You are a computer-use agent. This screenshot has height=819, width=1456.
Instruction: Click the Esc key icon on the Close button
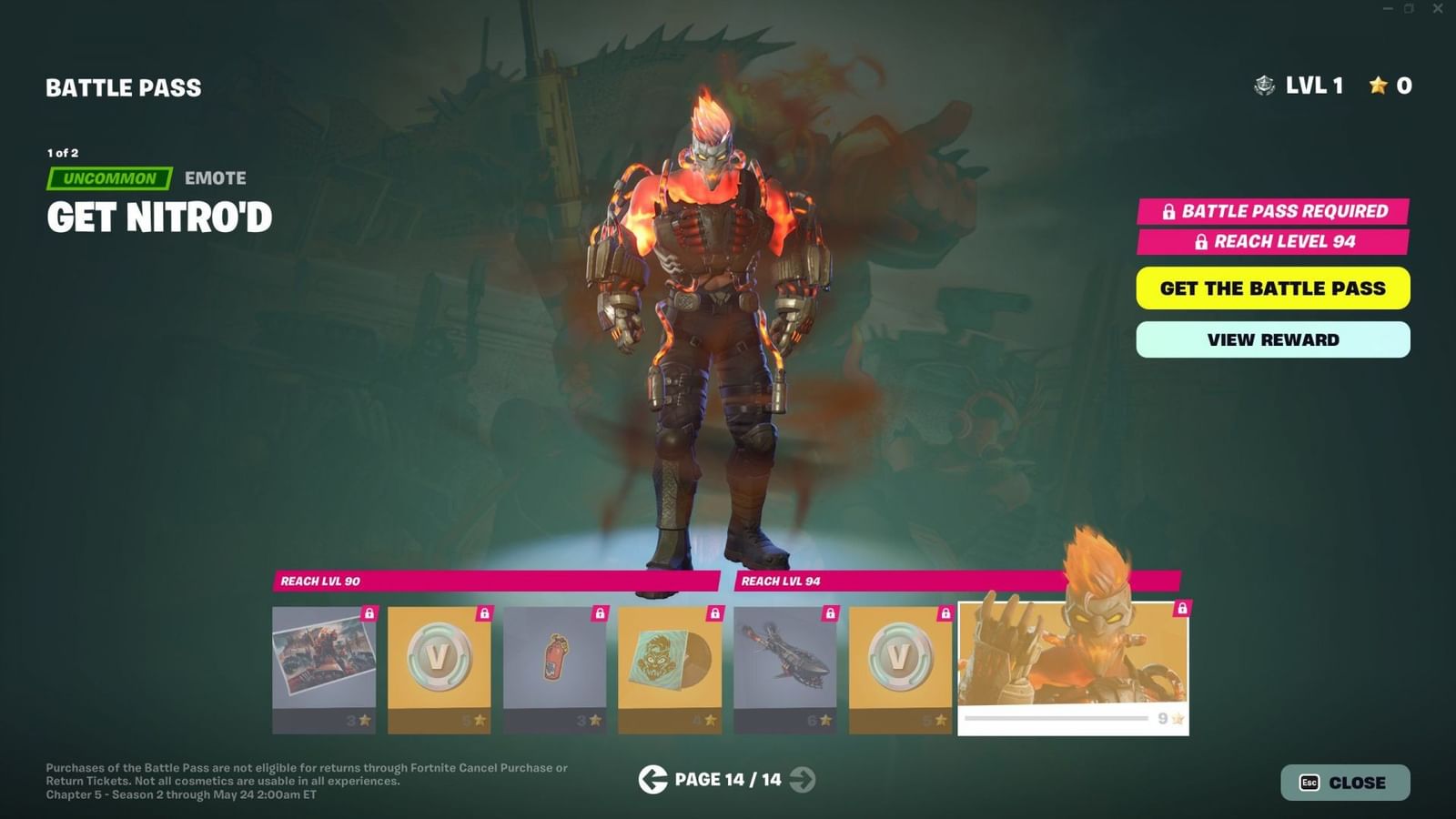click(x=1308, y=782)
